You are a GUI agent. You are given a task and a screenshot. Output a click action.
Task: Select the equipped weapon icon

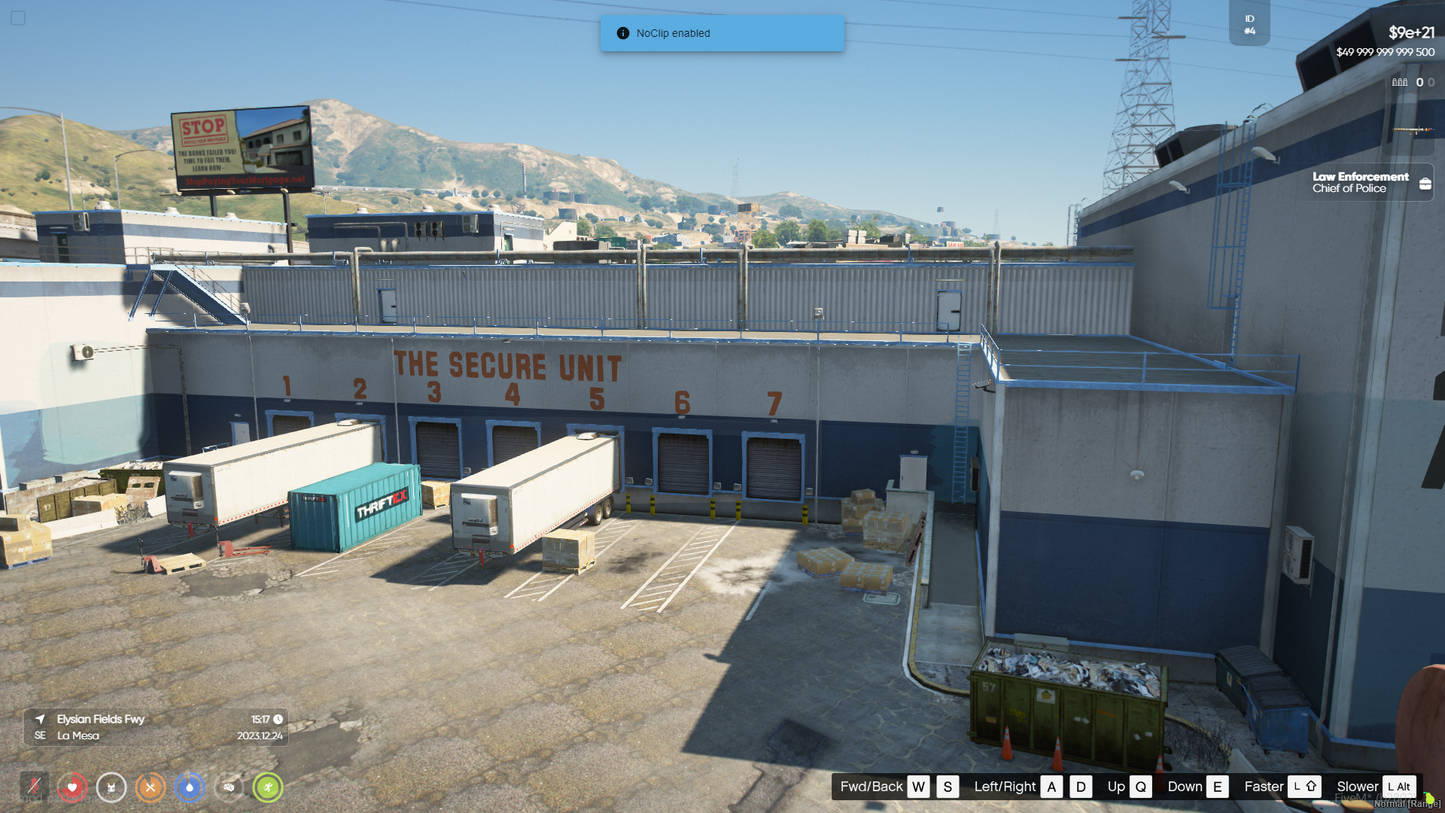point(1414,129)
